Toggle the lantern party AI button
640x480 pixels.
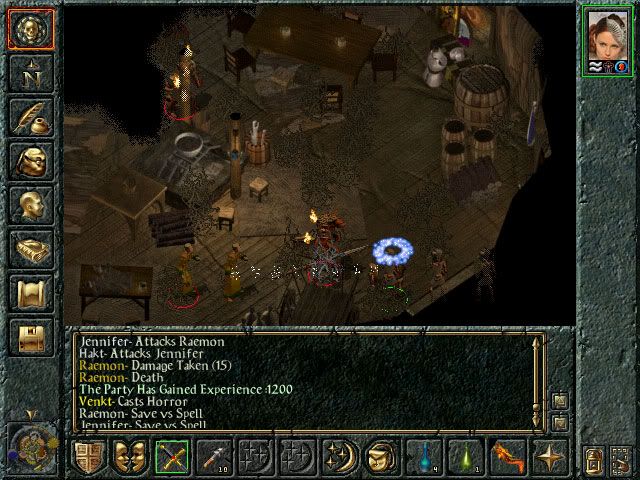(x=594, y=463)
